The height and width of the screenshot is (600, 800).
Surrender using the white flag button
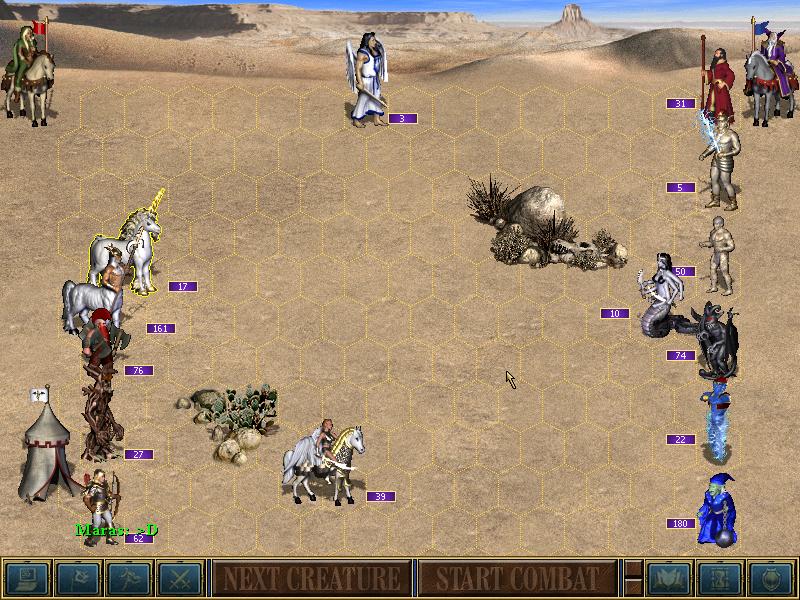click(x=77, y=578)
